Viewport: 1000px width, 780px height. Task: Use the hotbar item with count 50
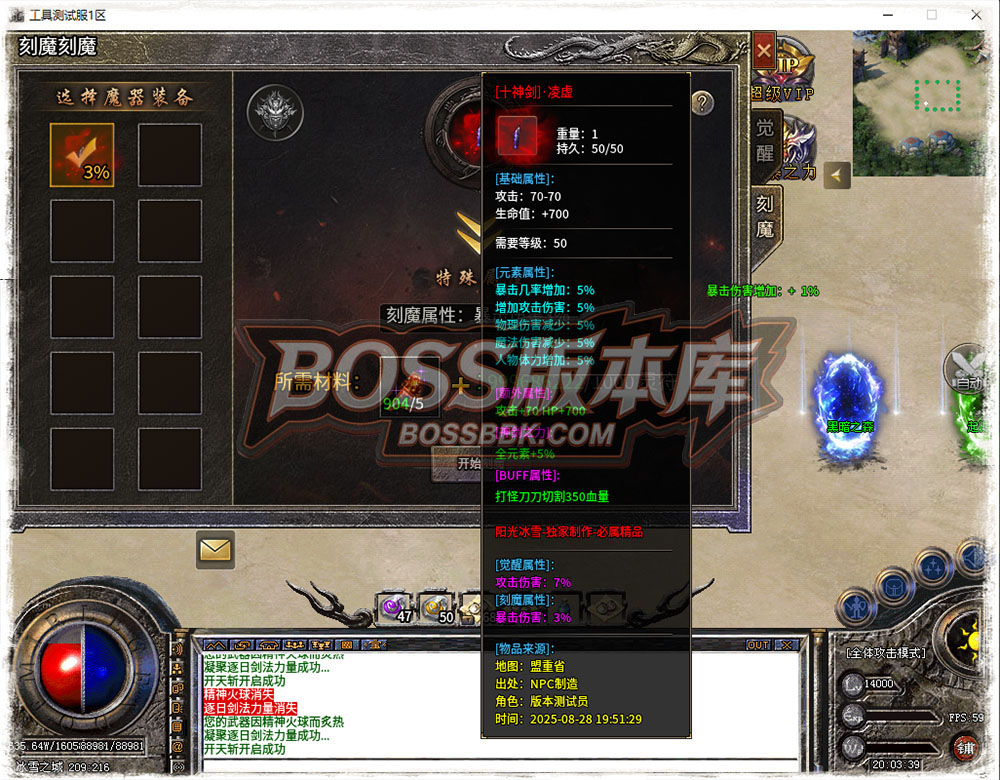[x=436, y=606]
